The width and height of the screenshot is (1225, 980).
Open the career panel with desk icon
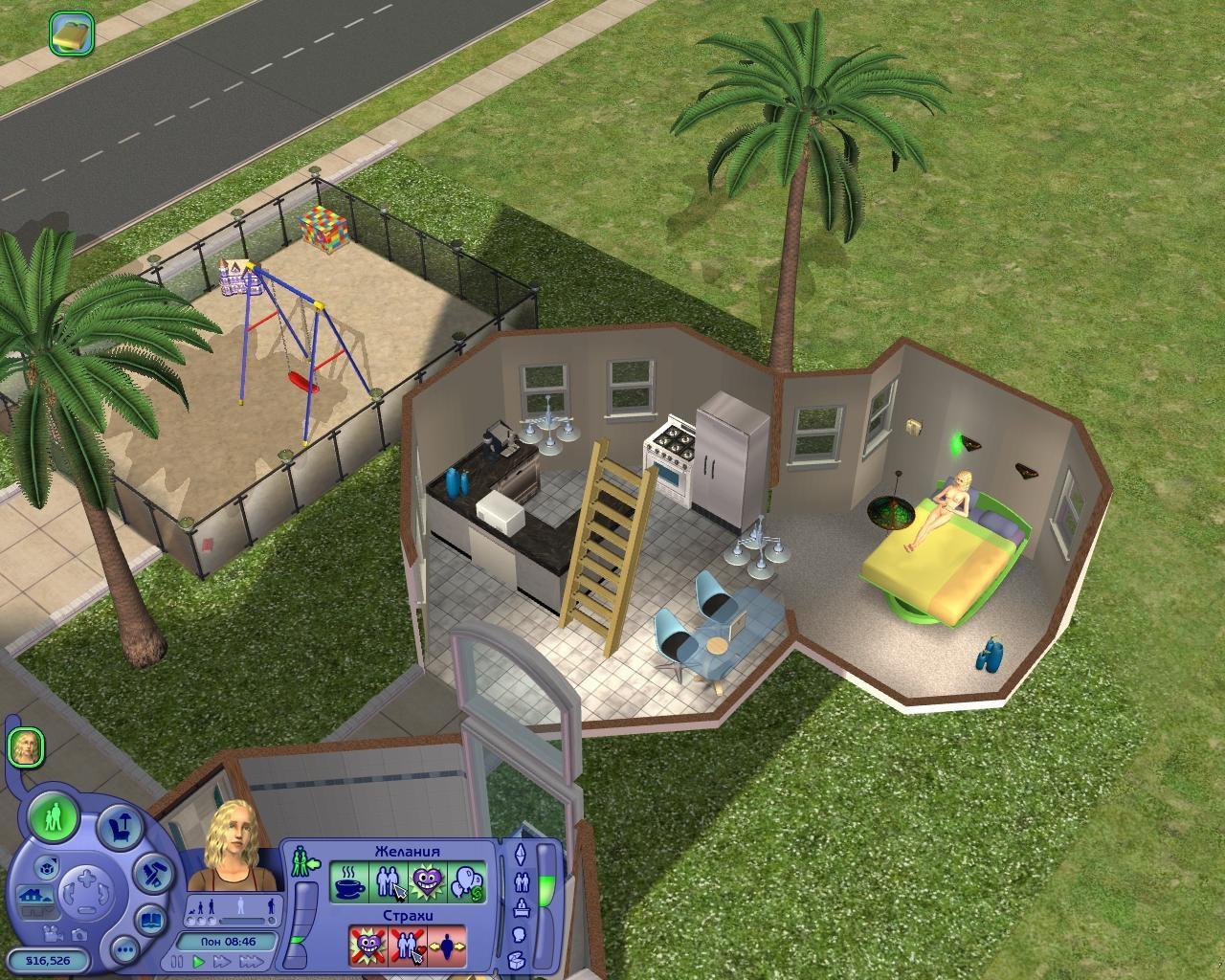[x=522, y=907]
